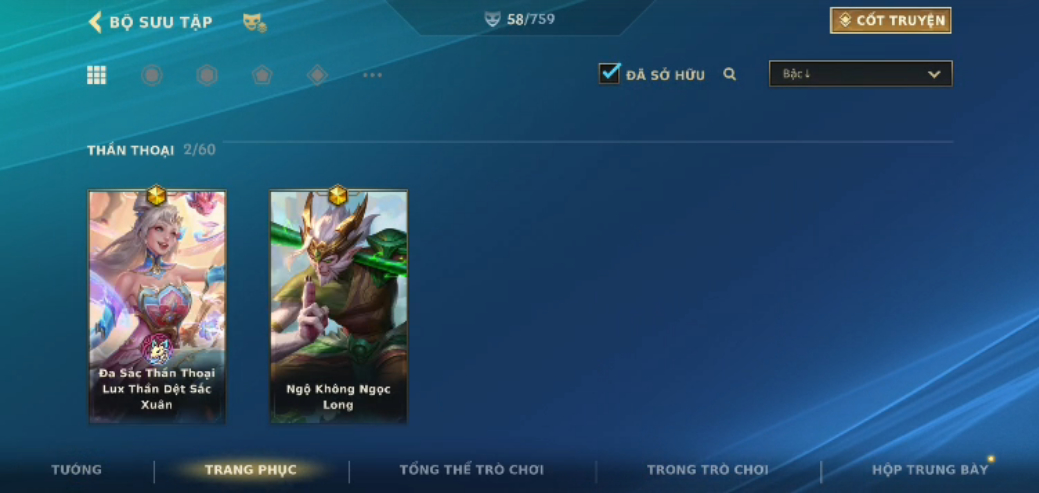Screen dimensions: 1039x493
Task: Switch to the Hộp Trưng Bày tab
Action: click(930, 470)
